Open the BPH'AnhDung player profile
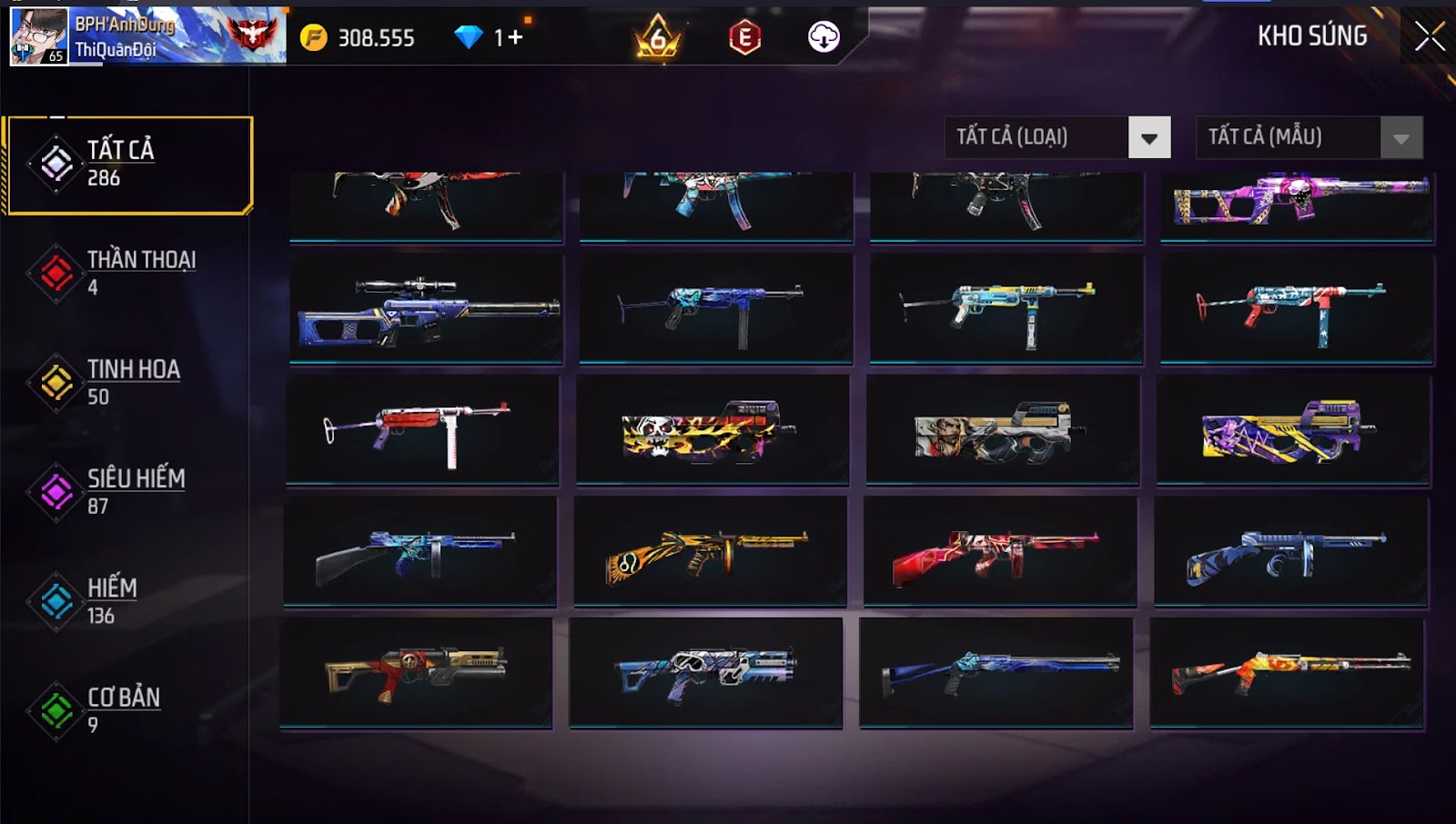1456x824 pixels. click(x=39, y=36)
